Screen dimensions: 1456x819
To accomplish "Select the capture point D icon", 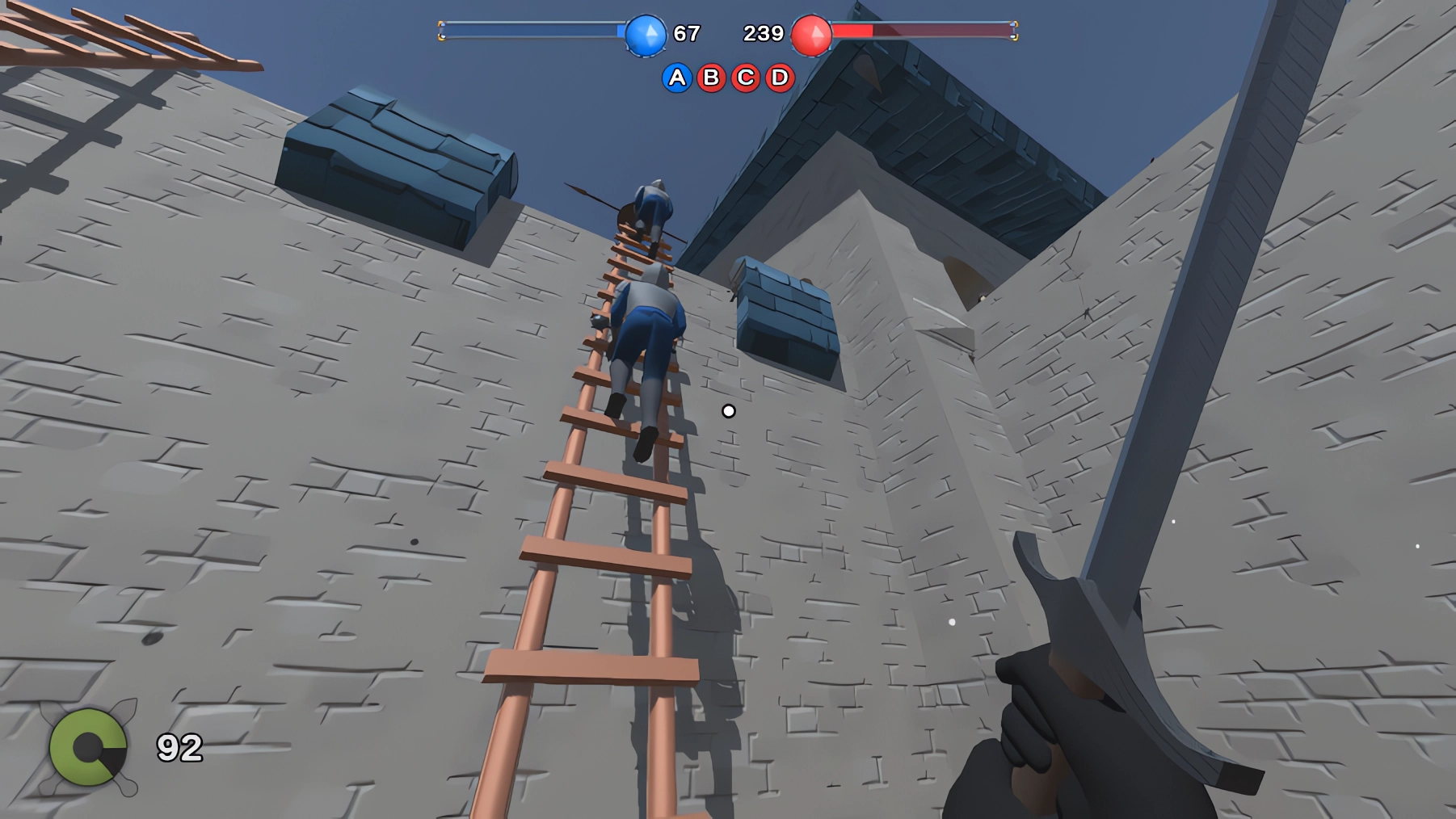I will (x=779, y=78).
